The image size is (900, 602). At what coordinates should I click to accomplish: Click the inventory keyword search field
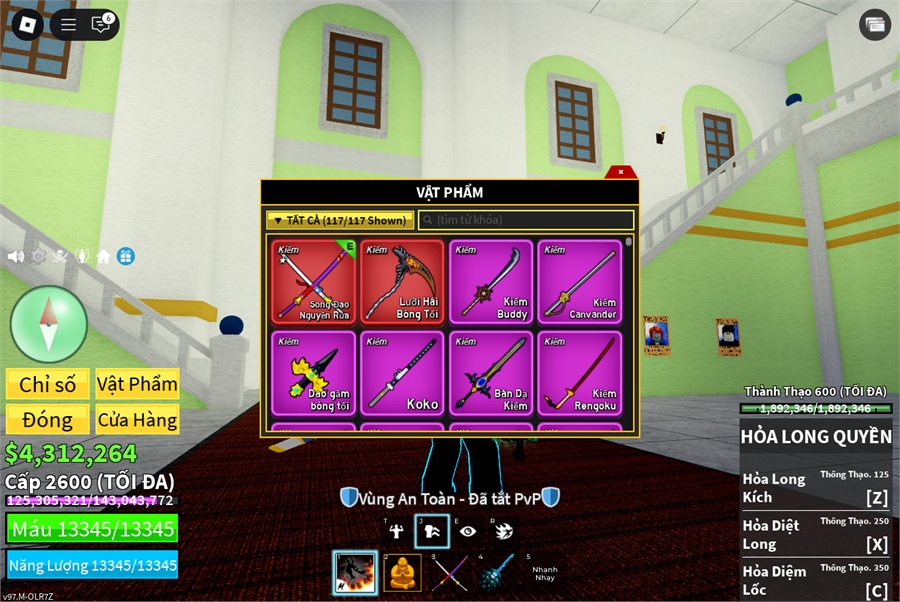pos(527,220)
